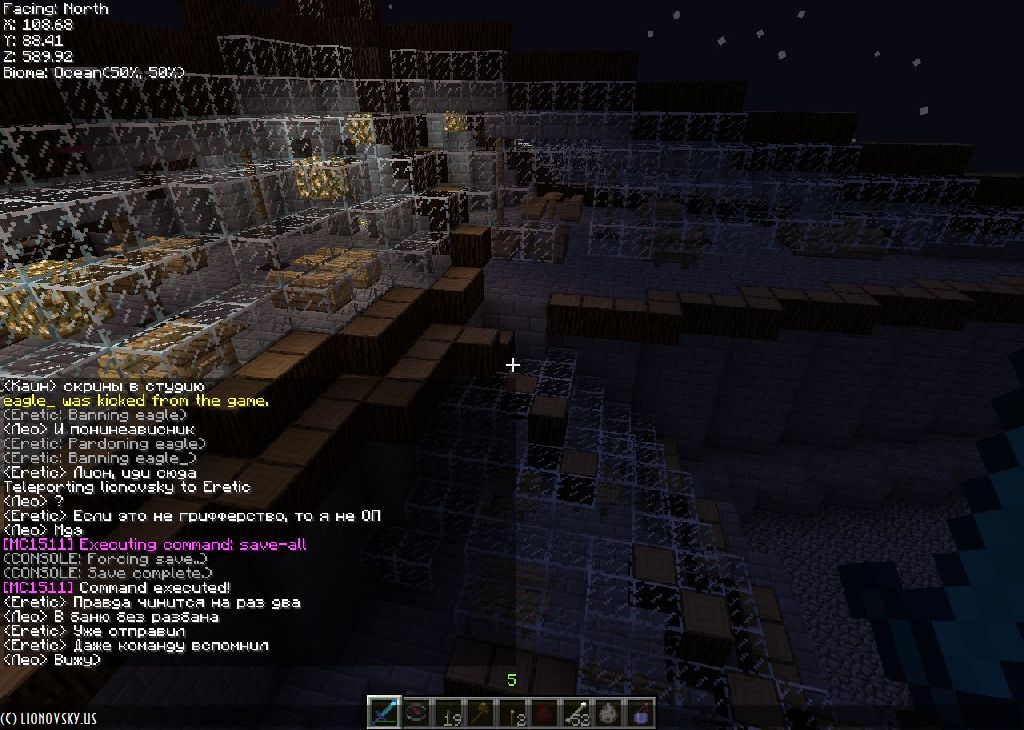Select the blue potion bottle slot
The image size is (1024, 730).
point(640,712)
